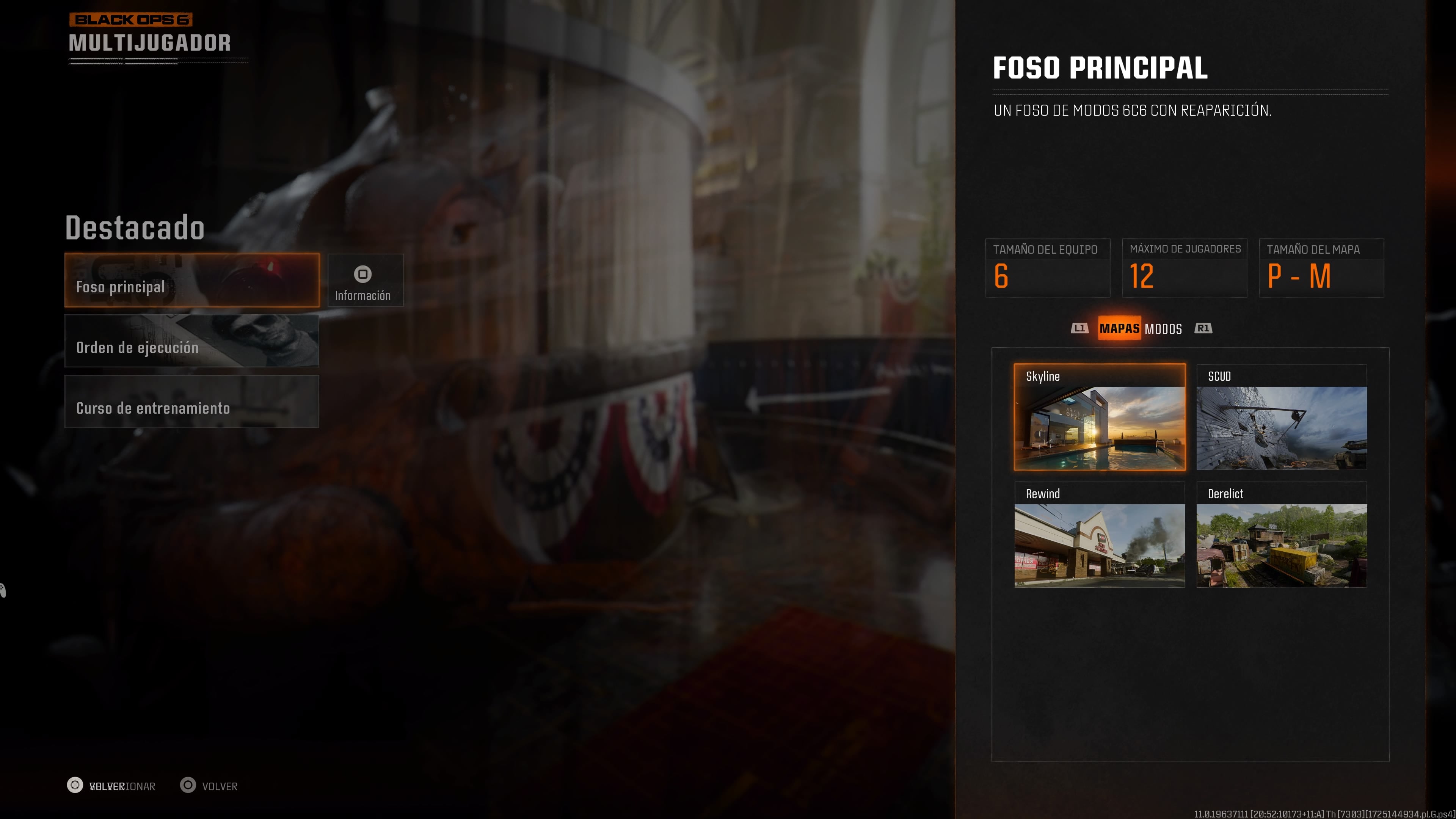The height and width of the screenshot is (819, 1456).
Task: Choose Curso de entrenamiento
Action: point(191,402)
